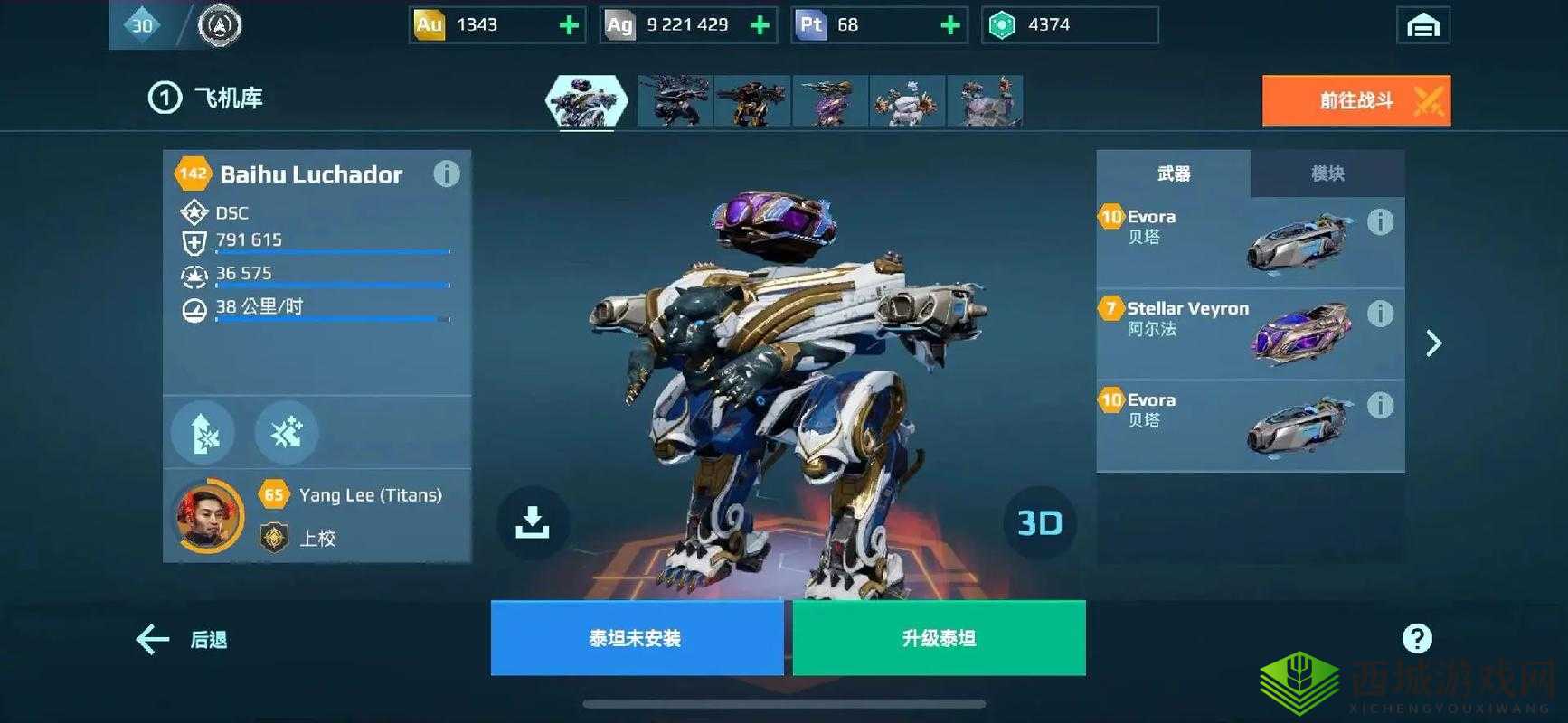The image size is (1568, 723).
Task: Select Yang Lee pilot portrait
Action: tap(206, 515)
